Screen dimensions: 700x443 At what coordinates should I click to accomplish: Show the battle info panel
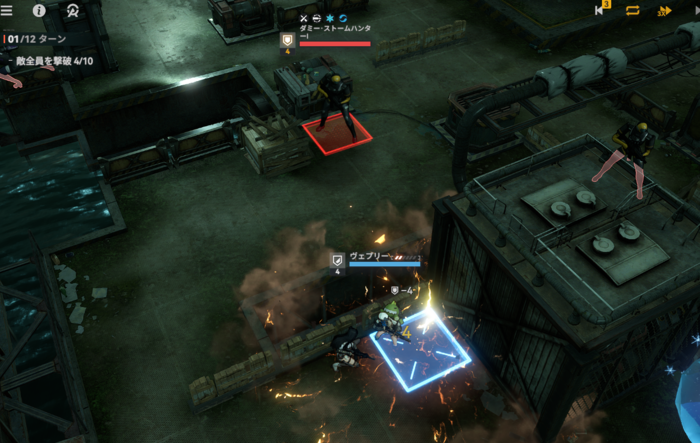[40, 11]
